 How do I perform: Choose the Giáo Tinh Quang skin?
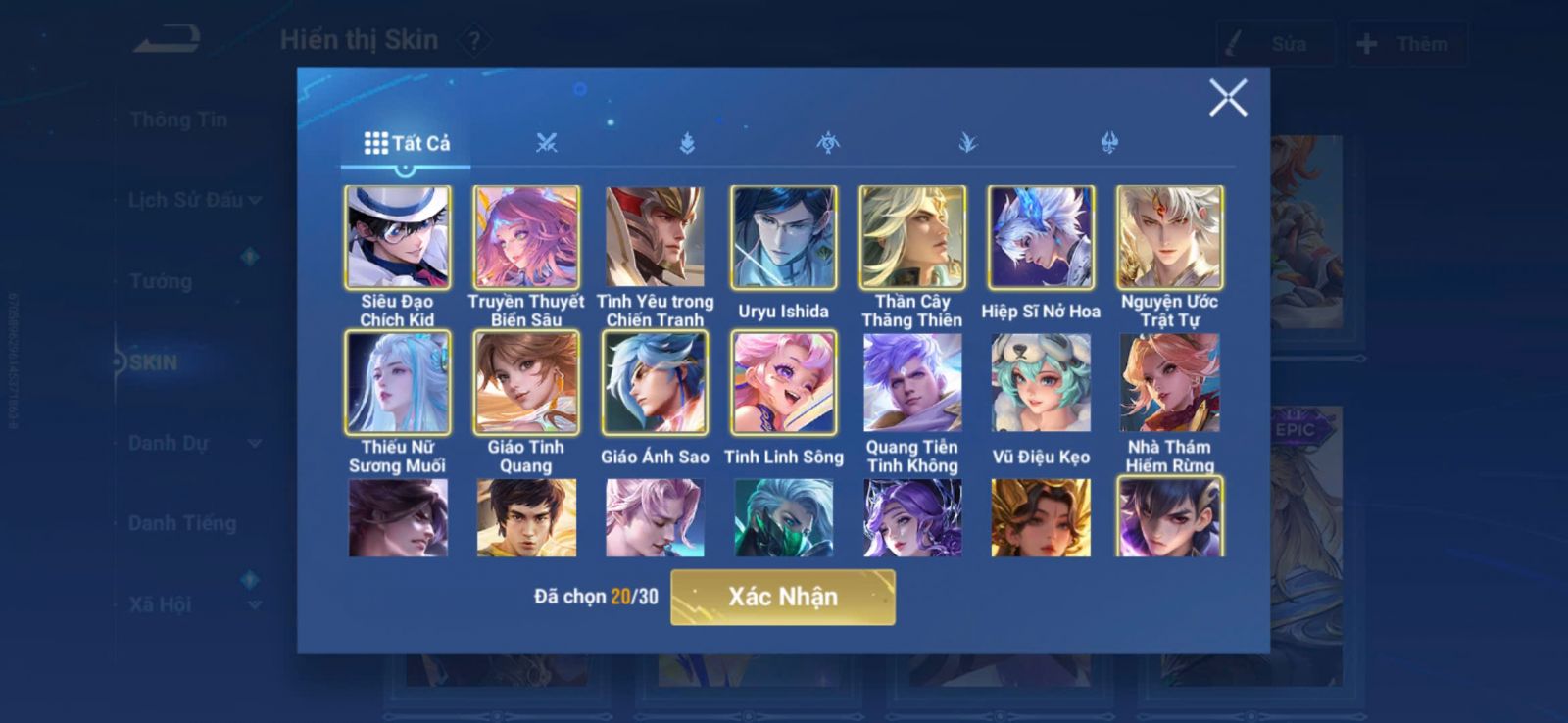(526, 382)
